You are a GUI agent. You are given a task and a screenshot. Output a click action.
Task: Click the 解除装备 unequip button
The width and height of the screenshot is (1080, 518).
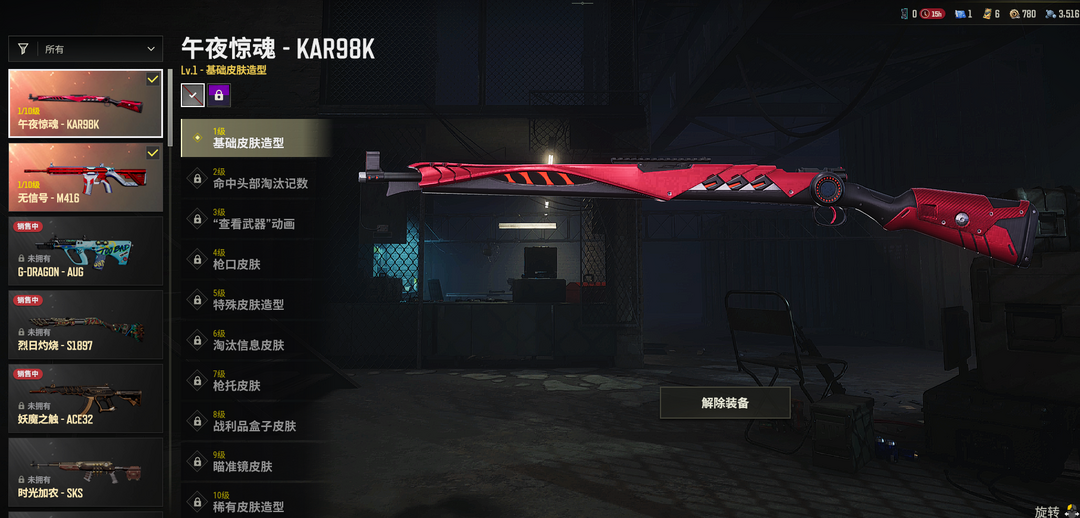click(725, 403)
